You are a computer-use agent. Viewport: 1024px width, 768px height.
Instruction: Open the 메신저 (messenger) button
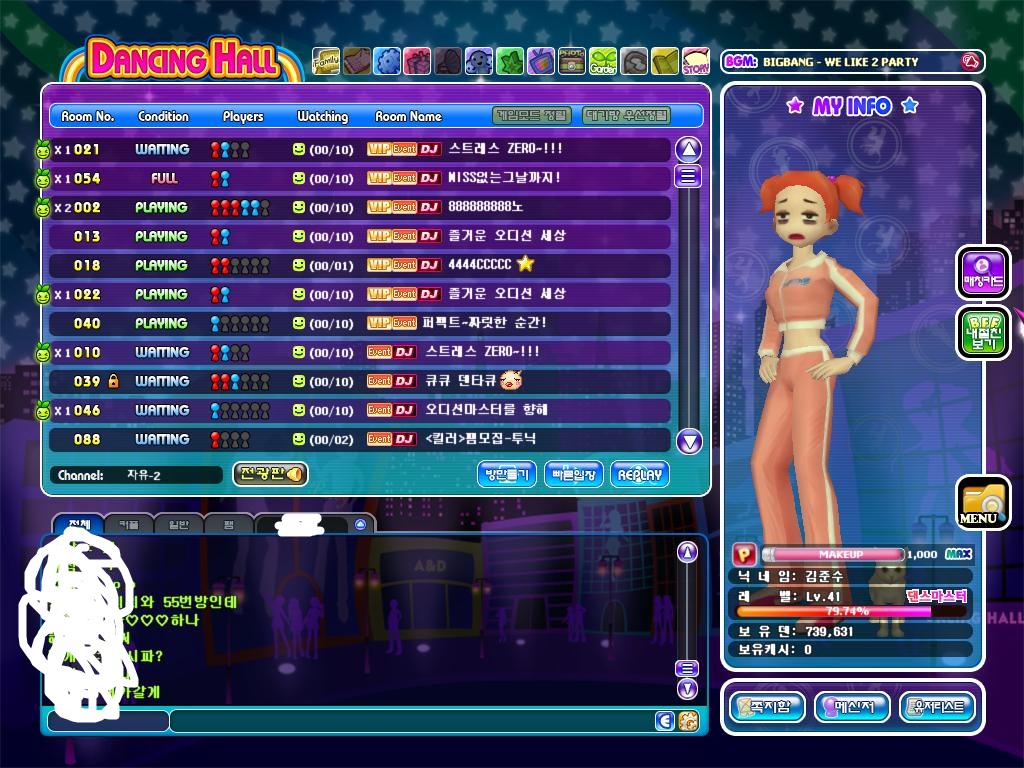click(852, 708)
